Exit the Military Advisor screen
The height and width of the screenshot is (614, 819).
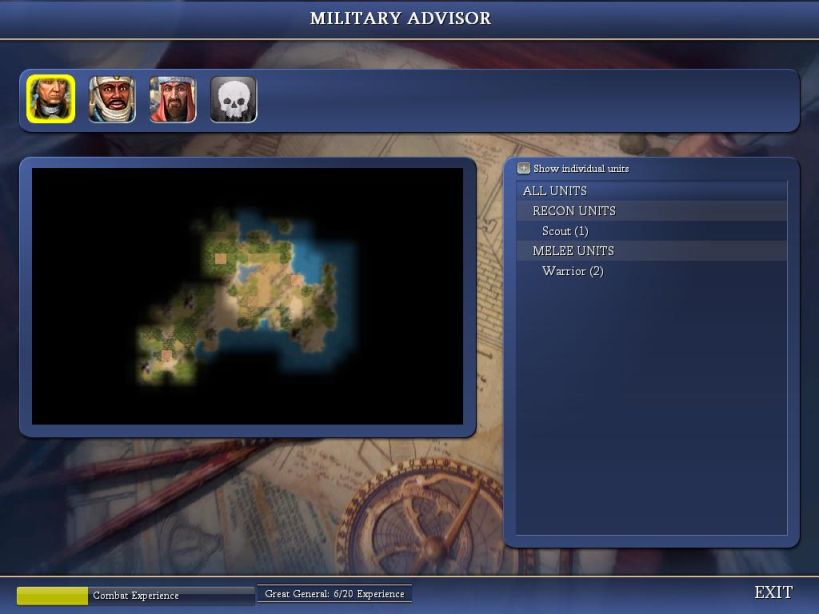click(773, 593)
